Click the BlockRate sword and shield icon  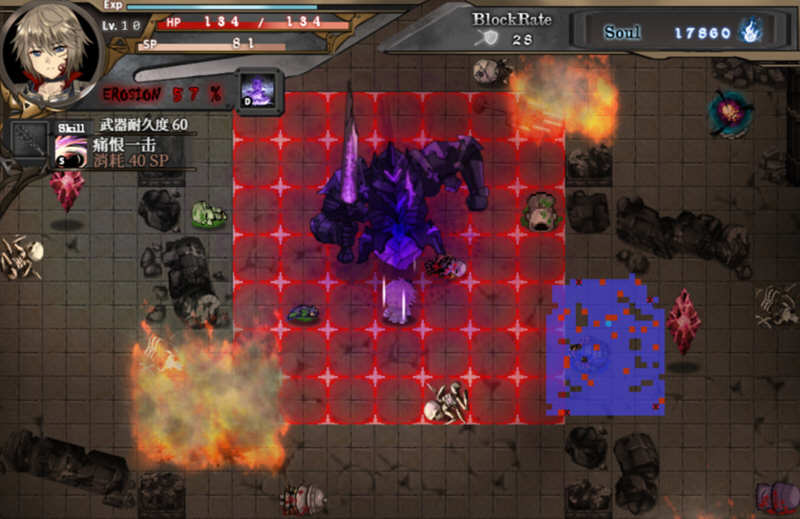[x=490, y=39]
